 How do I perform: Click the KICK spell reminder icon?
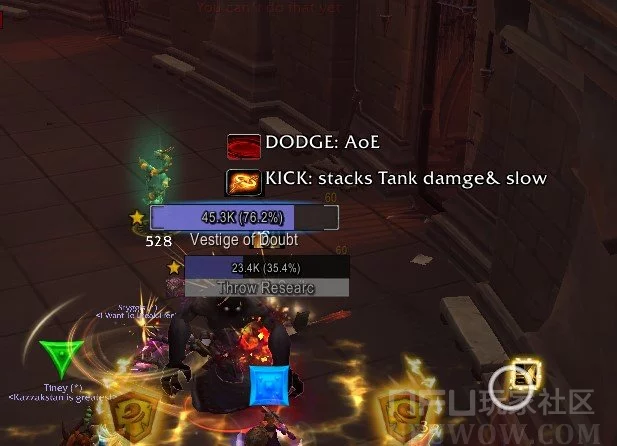[244, 180]
